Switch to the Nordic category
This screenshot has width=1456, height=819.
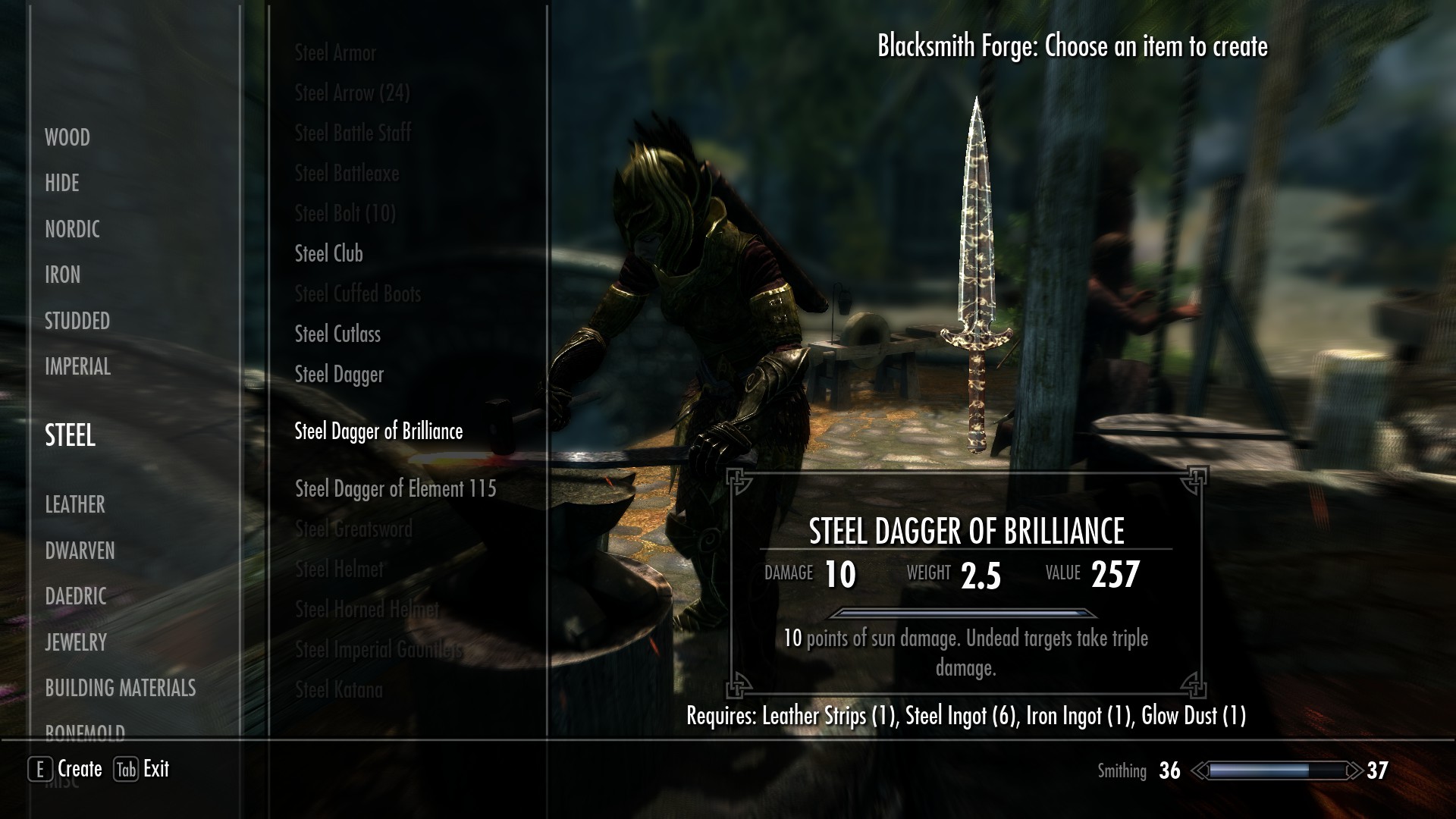[x=72, y=229]
